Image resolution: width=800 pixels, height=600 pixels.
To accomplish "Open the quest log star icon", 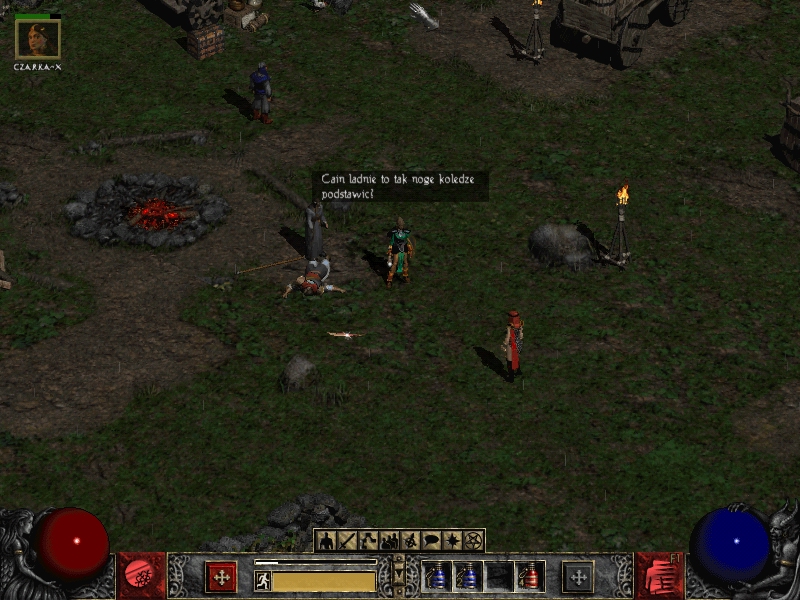I will click(x=453, y=541).
